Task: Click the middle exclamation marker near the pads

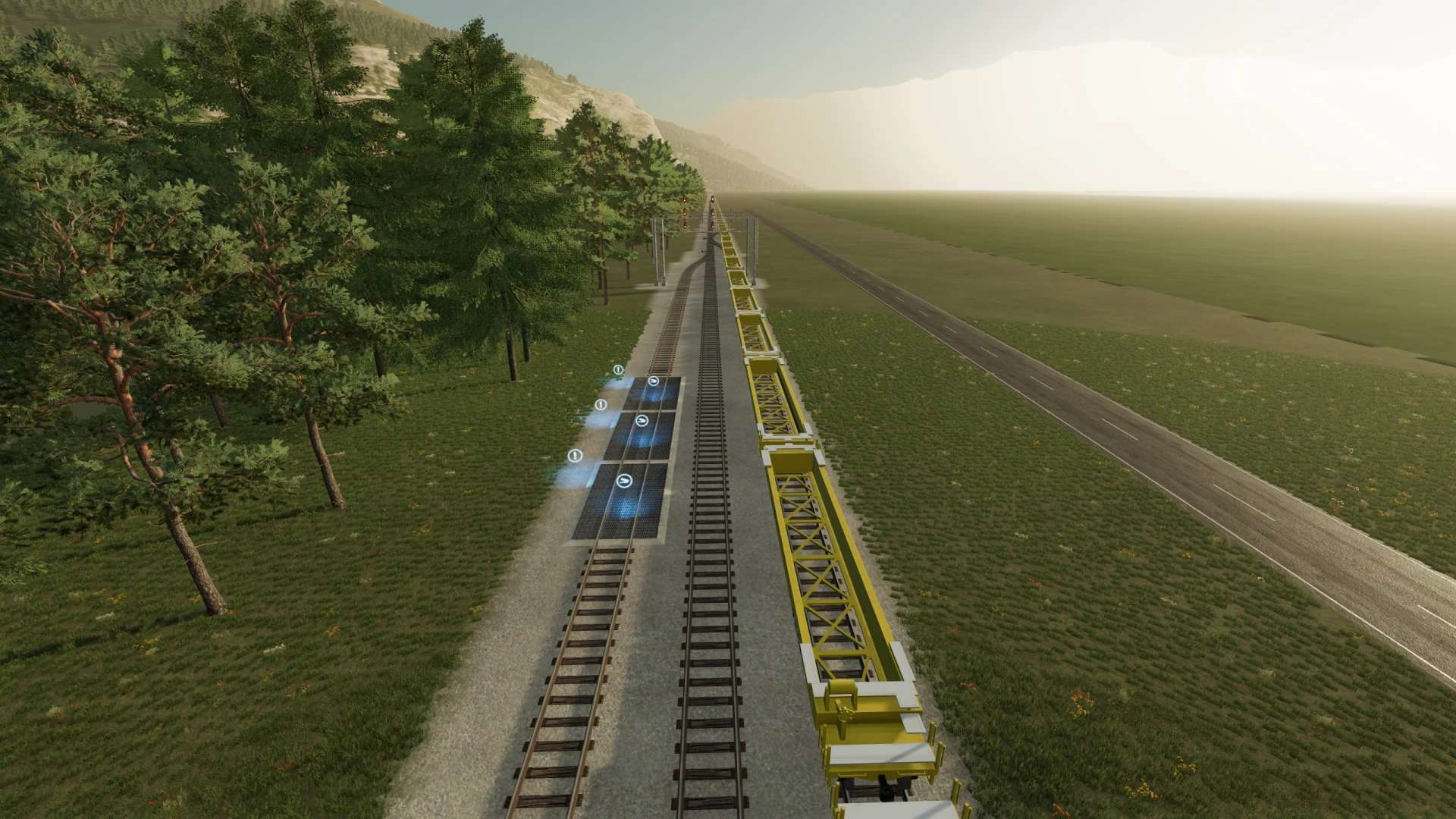Action: (x=600, y=404)
